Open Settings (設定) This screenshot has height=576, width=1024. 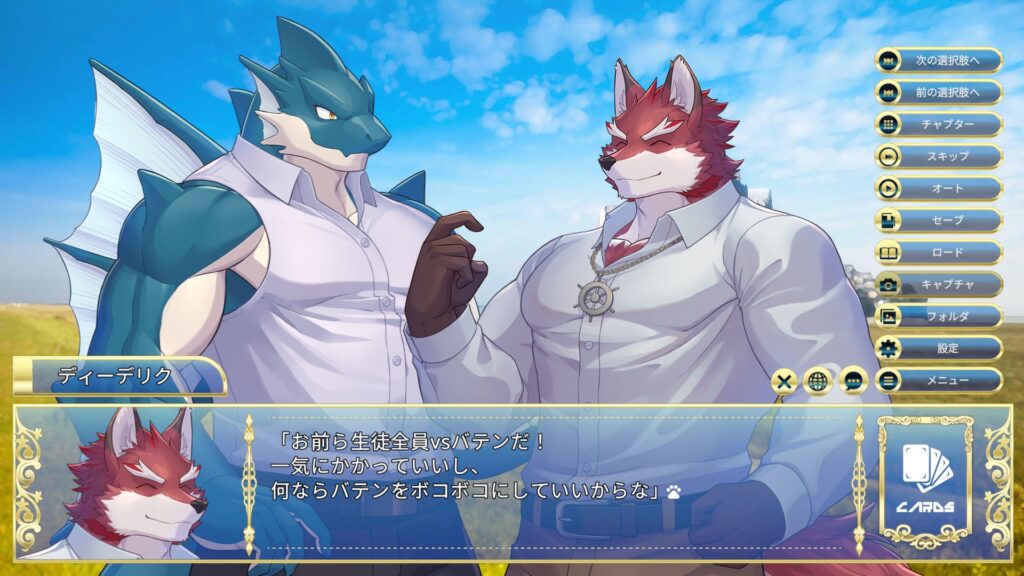click(x=938, y=348)
